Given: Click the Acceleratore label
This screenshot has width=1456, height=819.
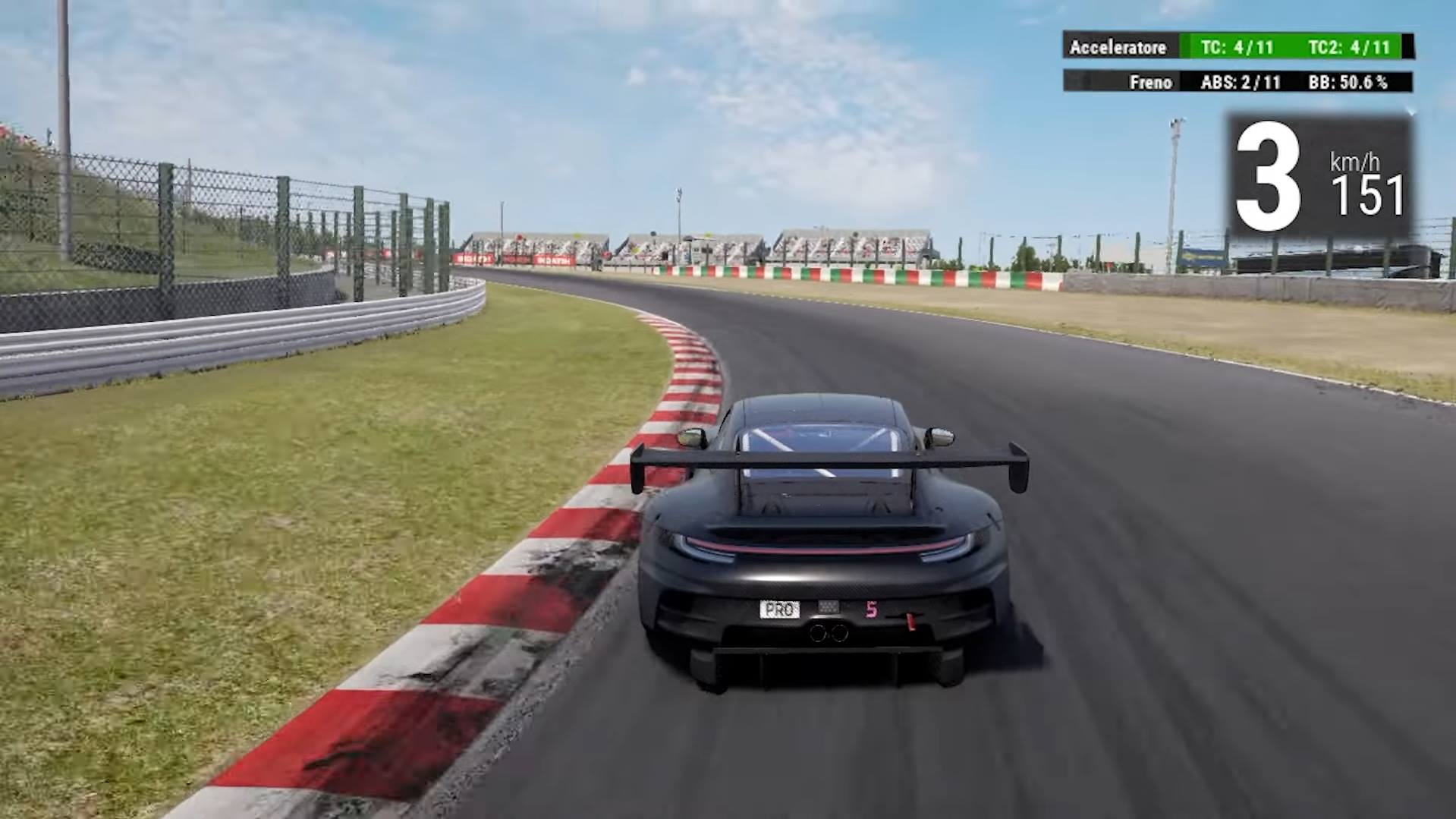Looking at the screenshot, I should (x=1117, y=47).
